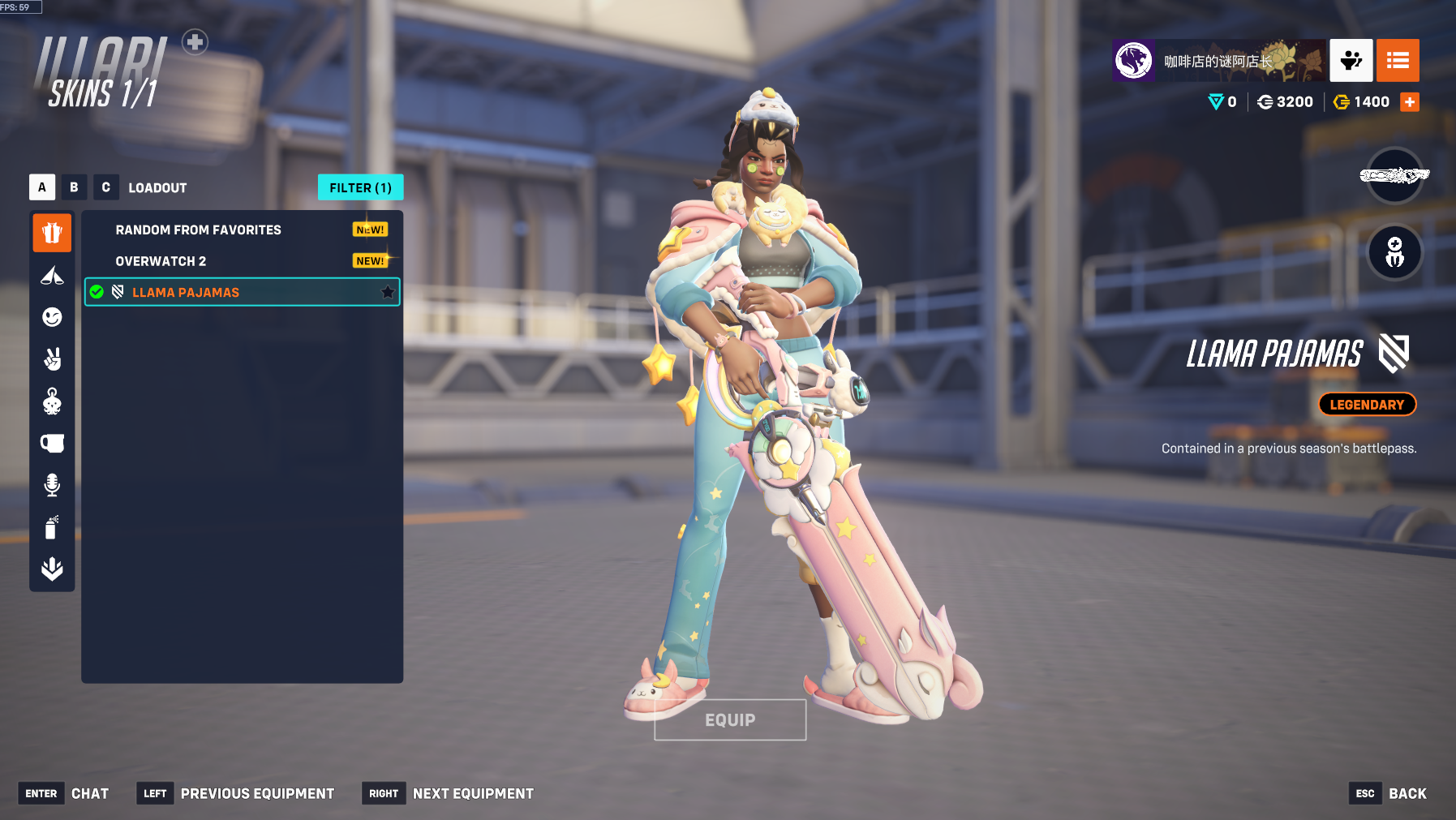Show the weapon preview round button
Image resolution: width=1456 pixels, height=820 pixels.
tap(1394, 175)
